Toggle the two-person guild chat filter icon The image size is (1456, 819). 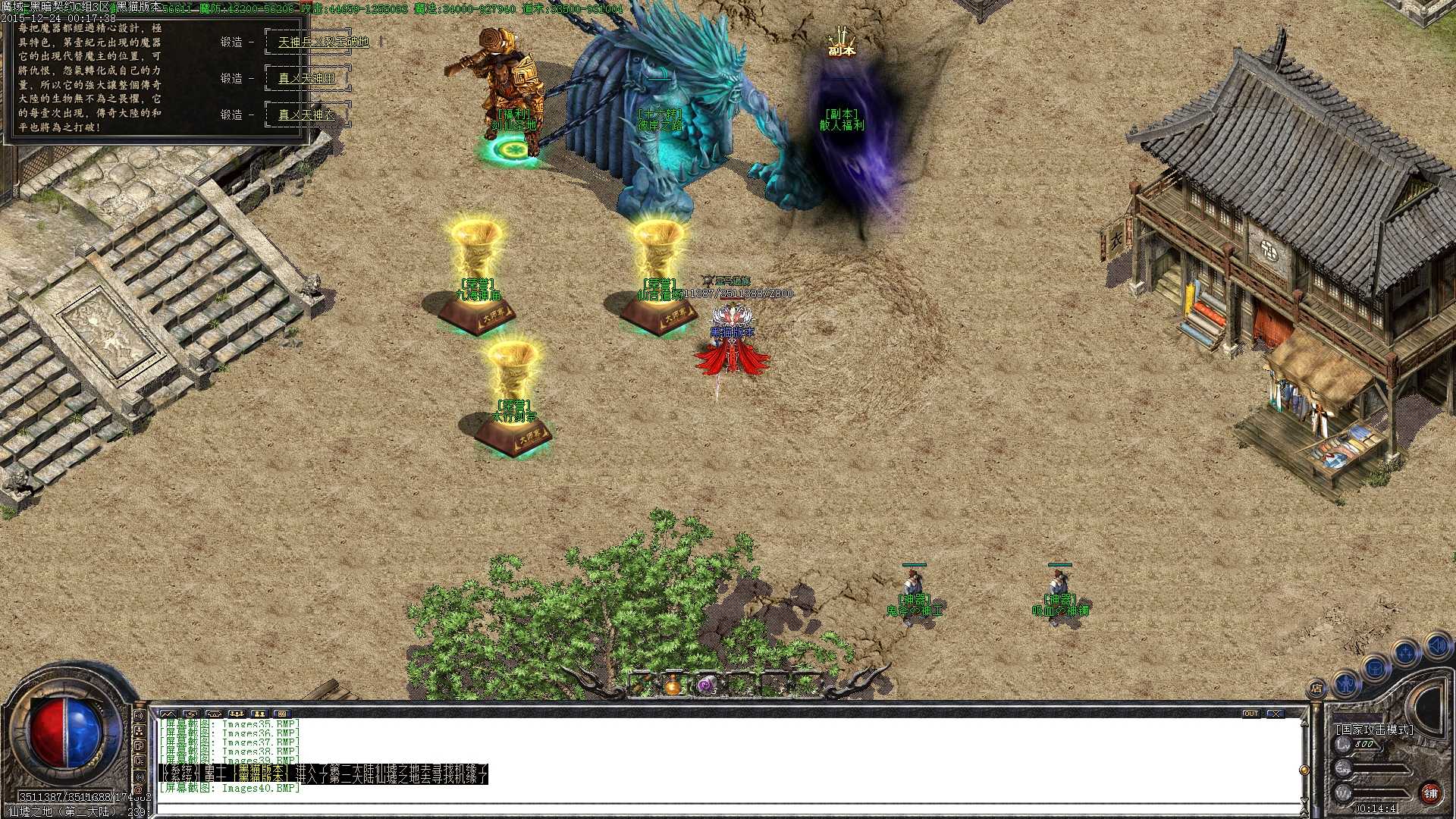tap(261, 714)
